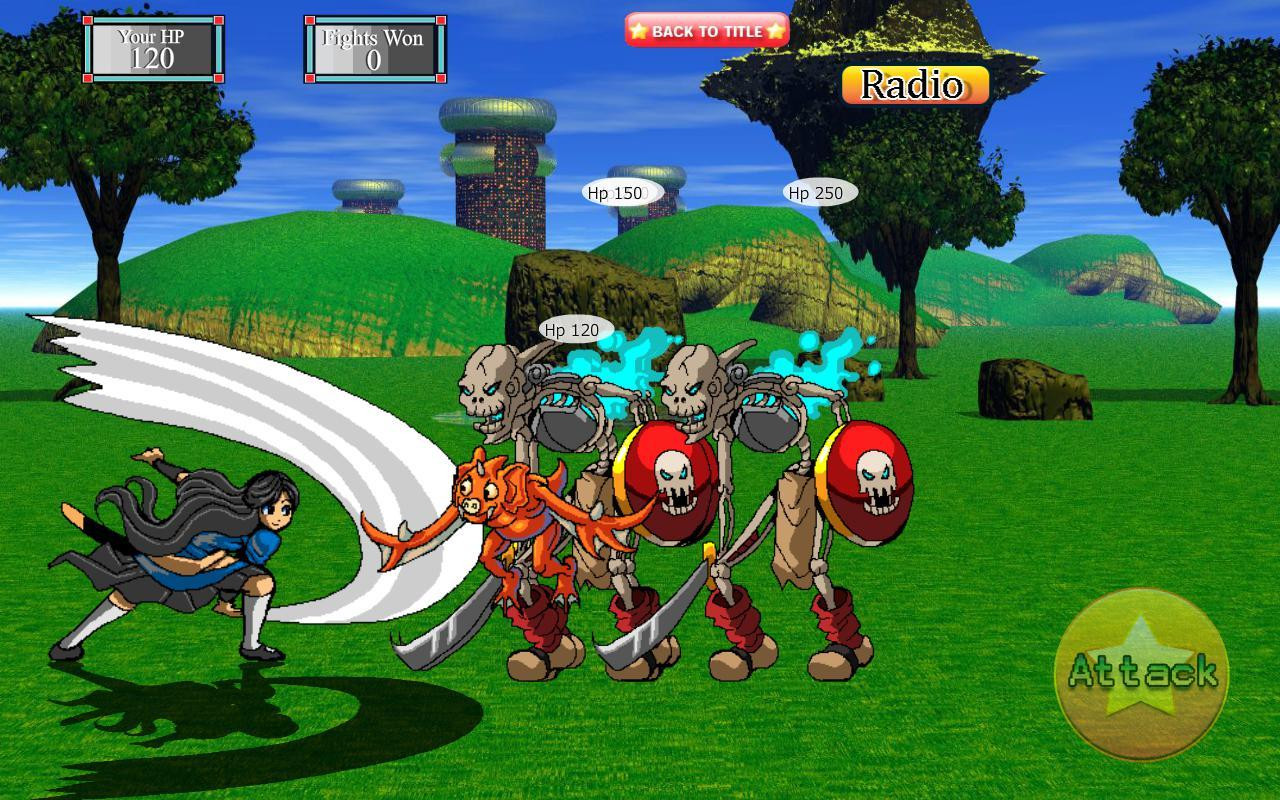Return to title via BACK TO TITLE button
1280x800 pixels.
pyautogui.click(x=706, y=30)
